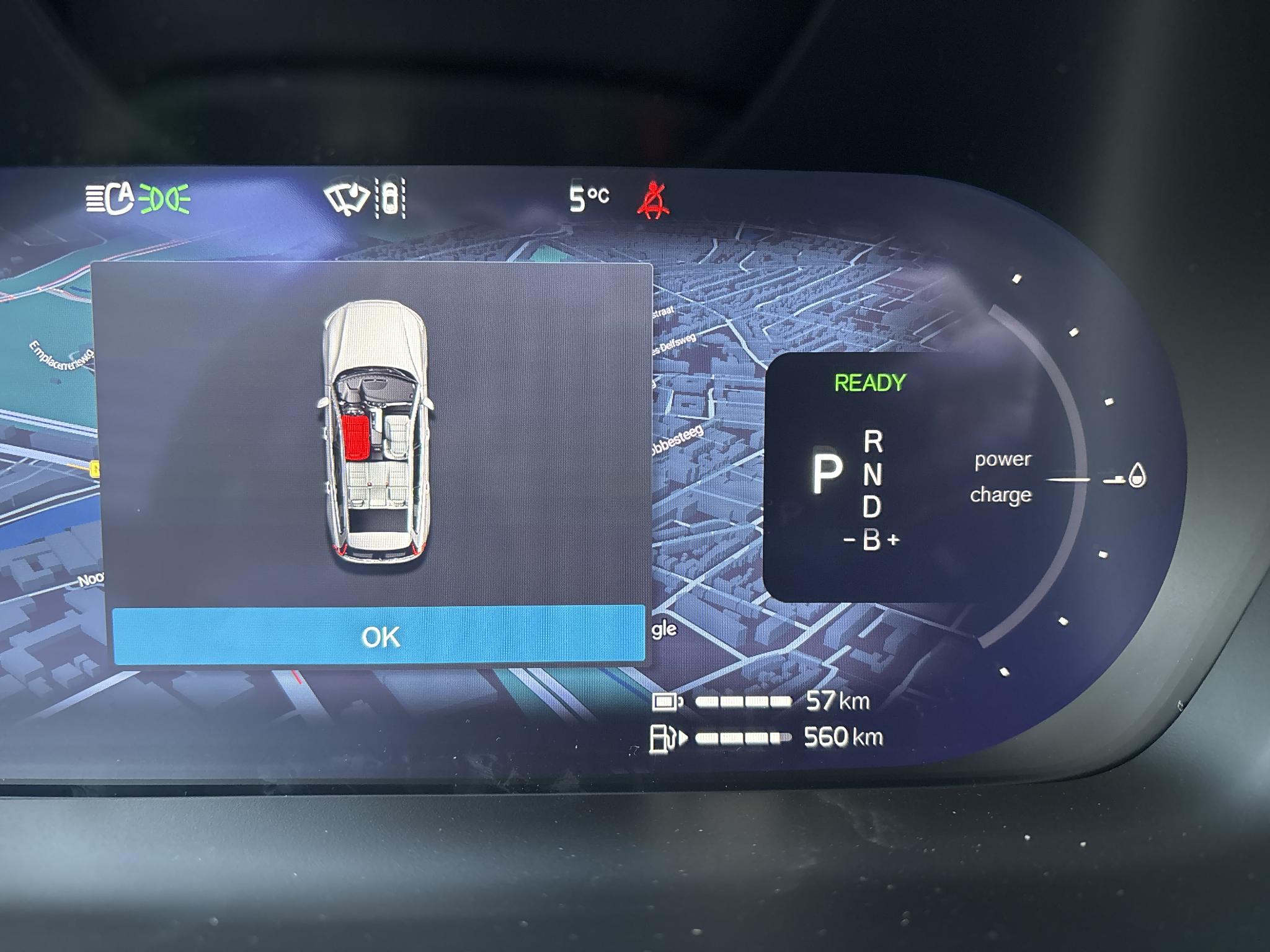Click the lane keeping assist icon
The image size is (1270, 952).
point(391,198)
